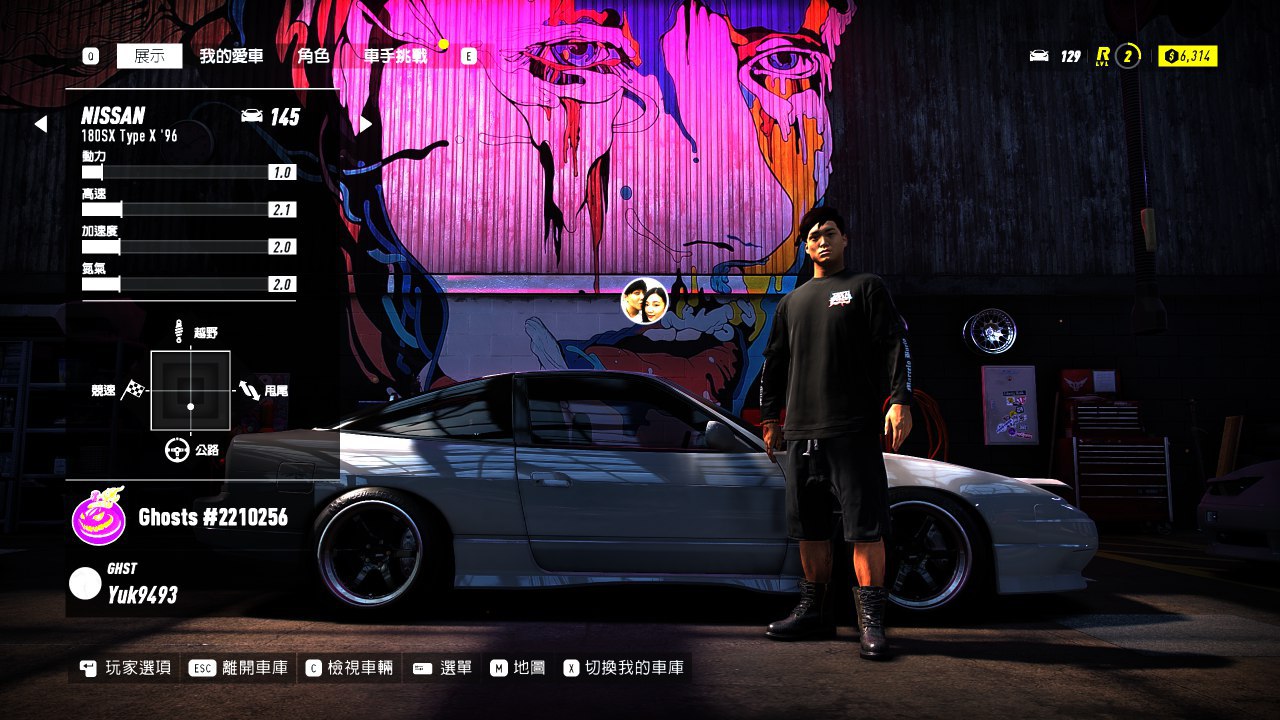Show the next car with right arrow

(x=366, y=124)
